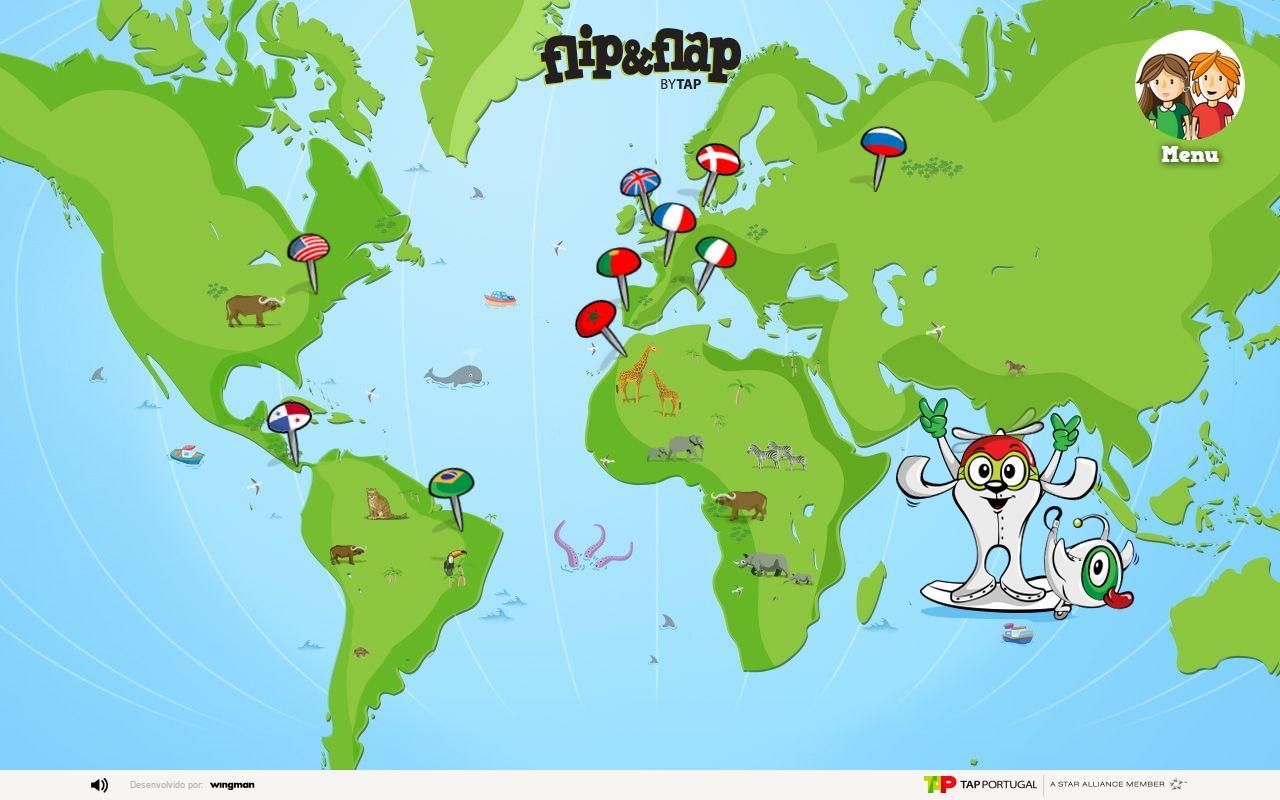The height and width of the screenshot is (800, 1280).
Task: Open the Wingman developer link
Action: [x=233, y=785]
